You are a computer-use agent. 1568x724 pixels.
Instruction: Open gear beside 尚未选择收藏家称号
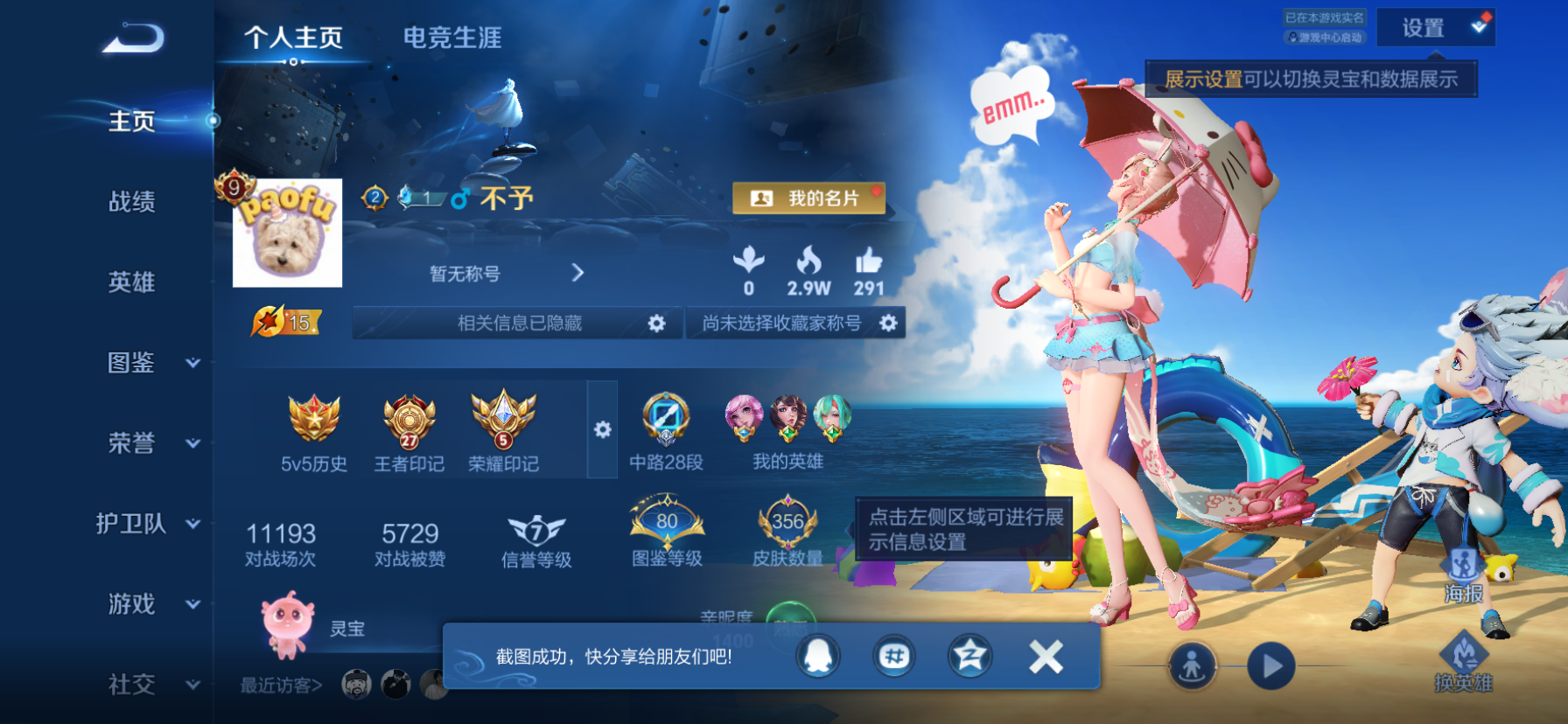pyautogui.click(x=889, y=323)
